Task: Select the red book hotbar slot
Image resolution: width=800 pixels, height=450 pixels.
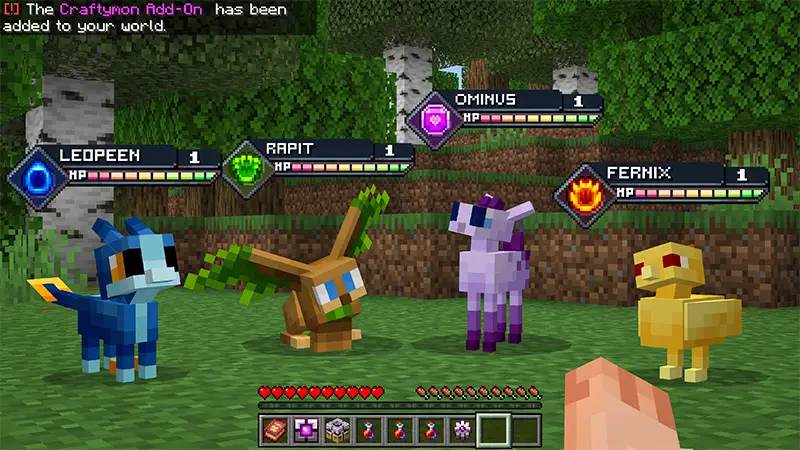Action: coord(274,431)
